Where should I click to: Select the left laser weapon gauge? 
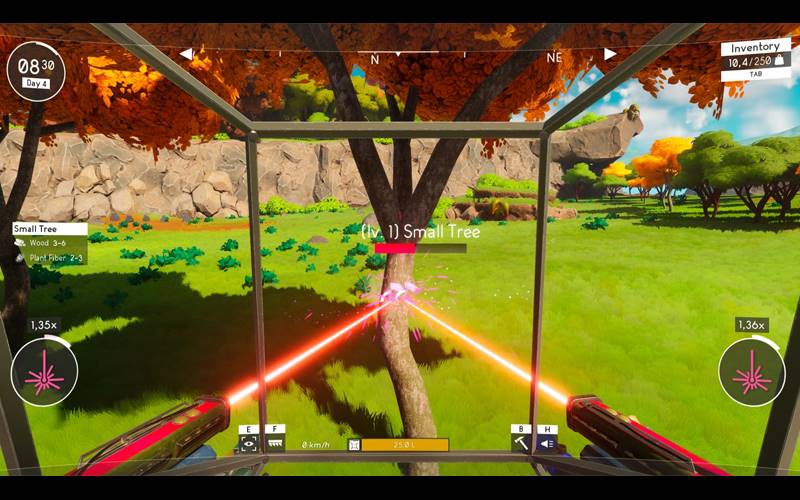[44, 372]
